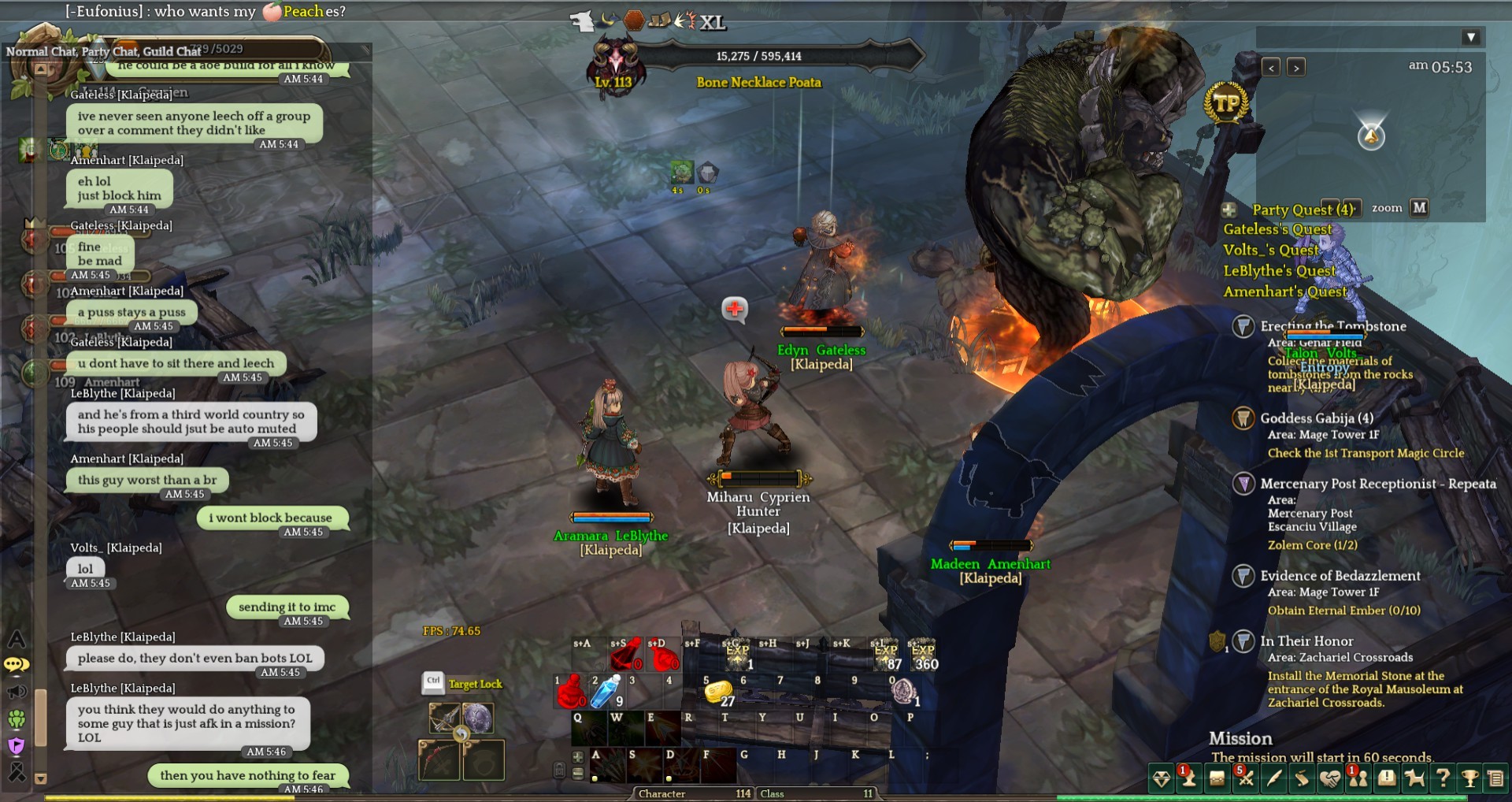The height and width of the screenshot is (802, 1512).
Task: Open the M map button beside zoom
Action: tap(1419, 208)
